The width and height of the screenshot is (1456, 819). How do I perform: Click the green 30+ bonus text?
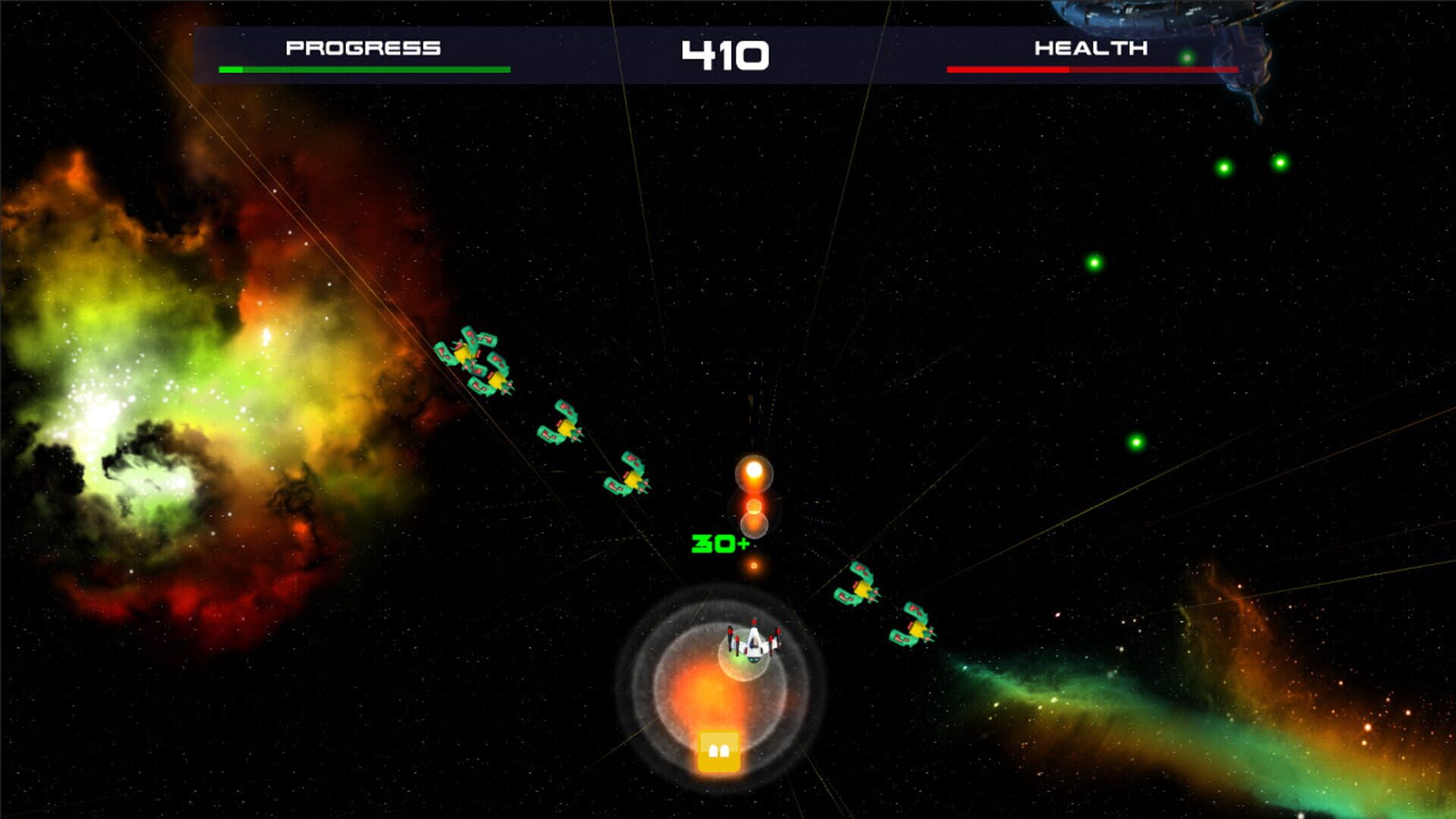[717, 542]
